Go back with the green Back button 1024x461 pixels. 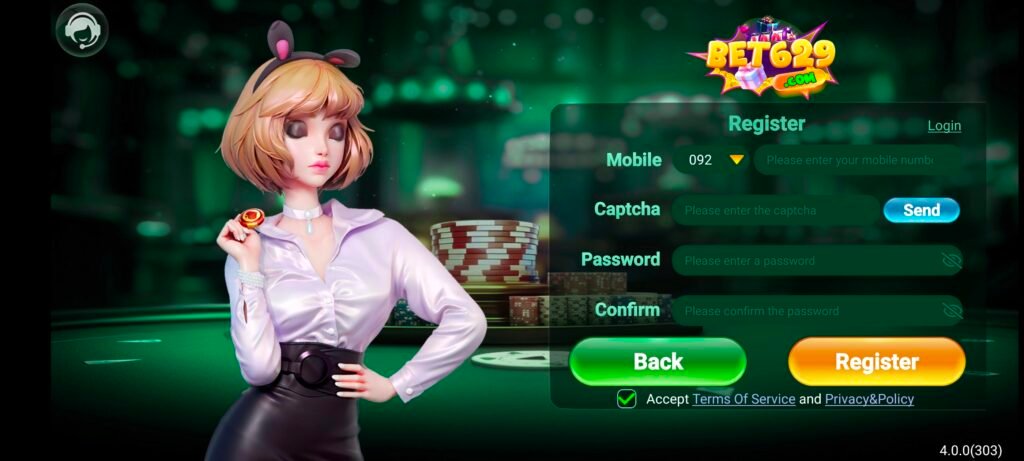pos(658,361)
